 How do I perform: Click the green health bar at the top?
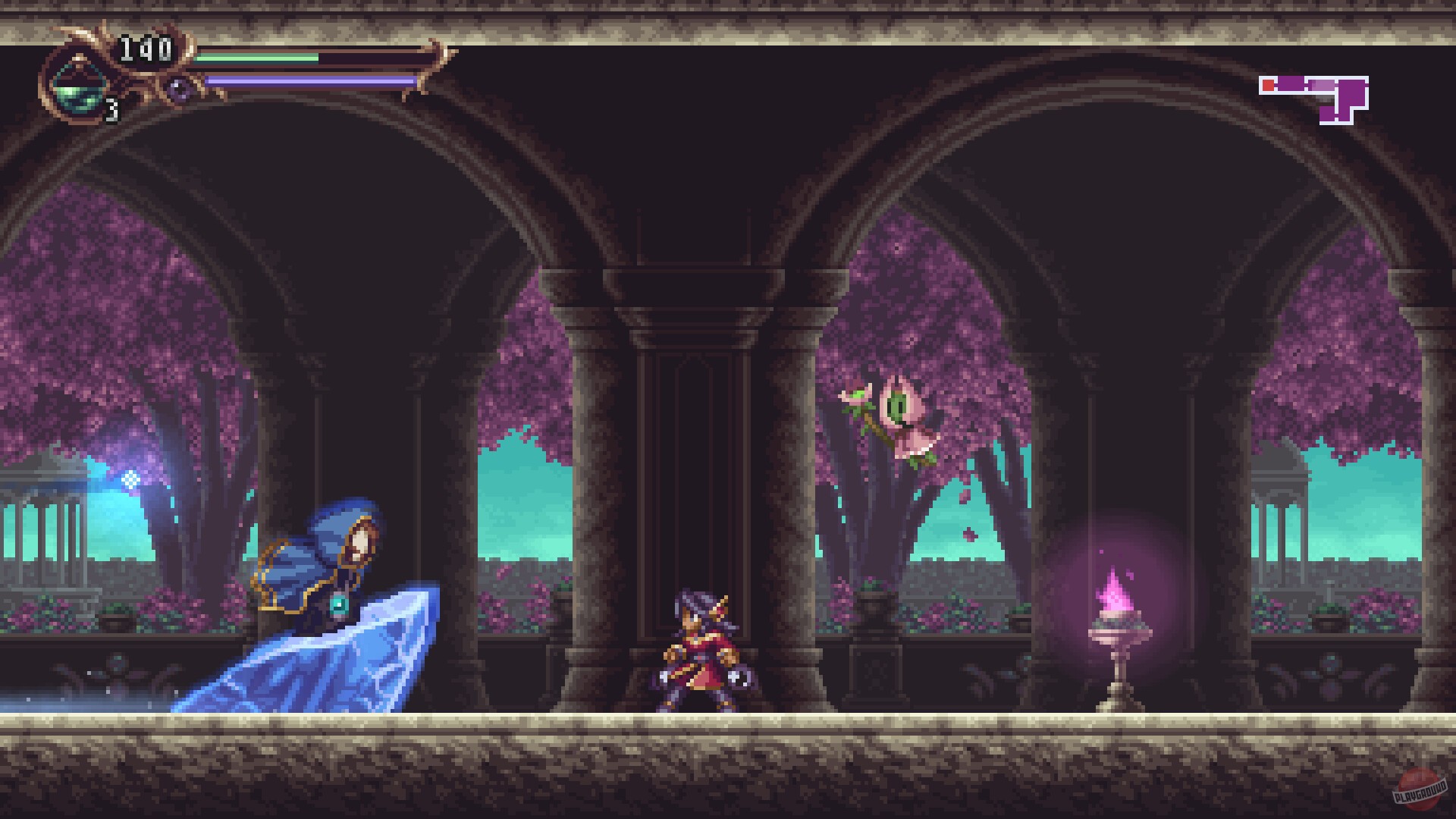(262, 55)
